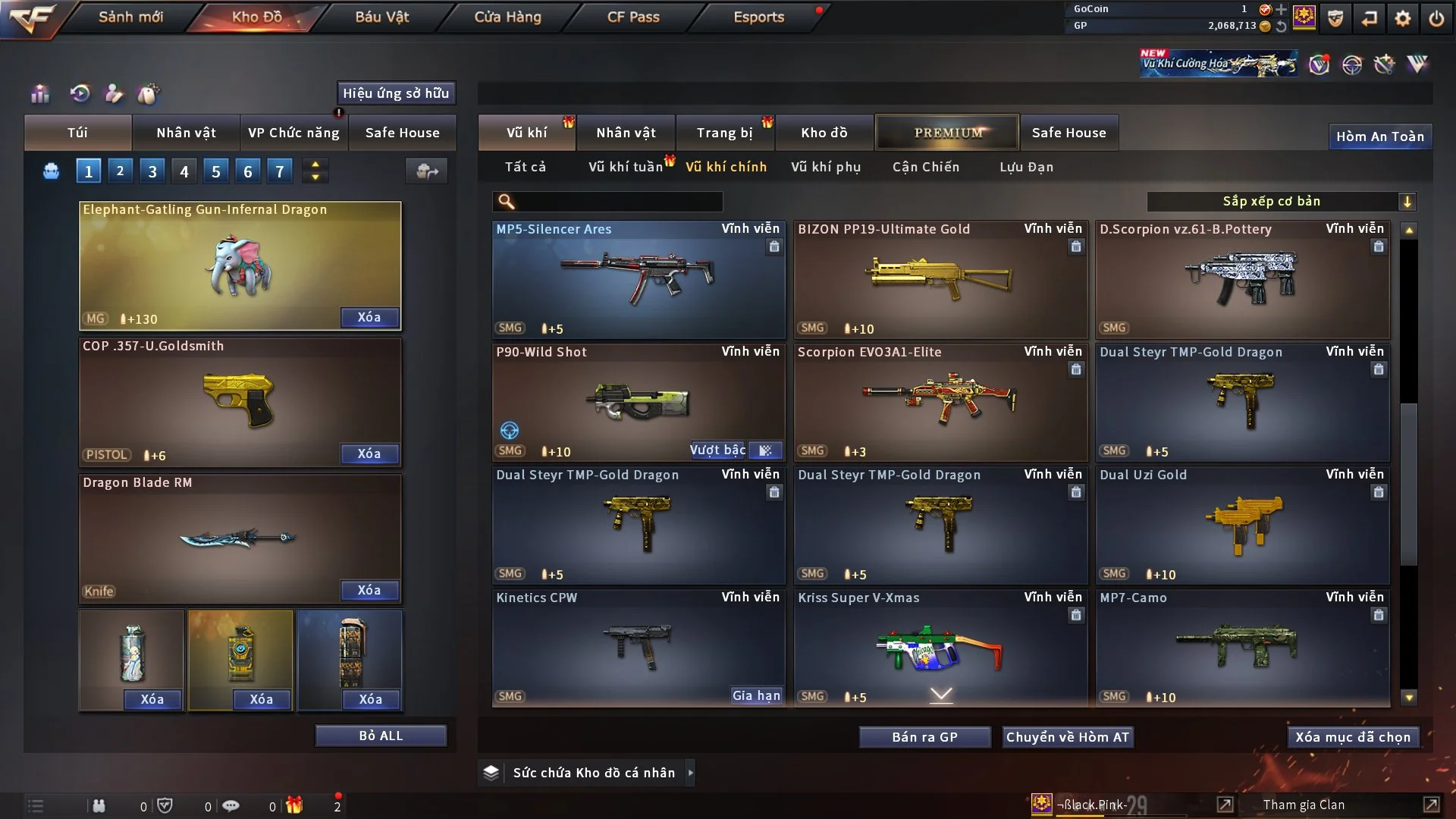The width and height of the screenshot is (1456, 819).
Task: Open the Esports menu
Action: click(x=758, y=17)
